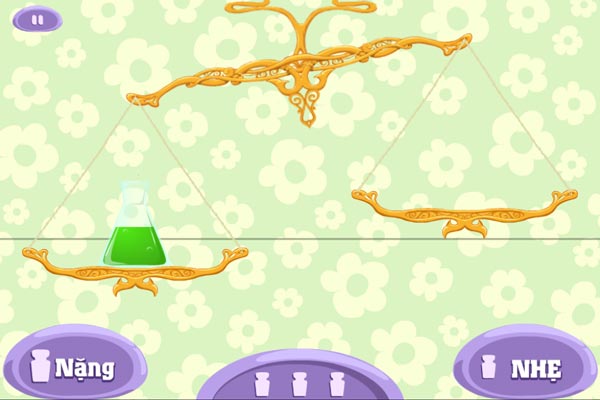
Task: Choose the Nặng (heavy) answer button
Action: [73, 367]
